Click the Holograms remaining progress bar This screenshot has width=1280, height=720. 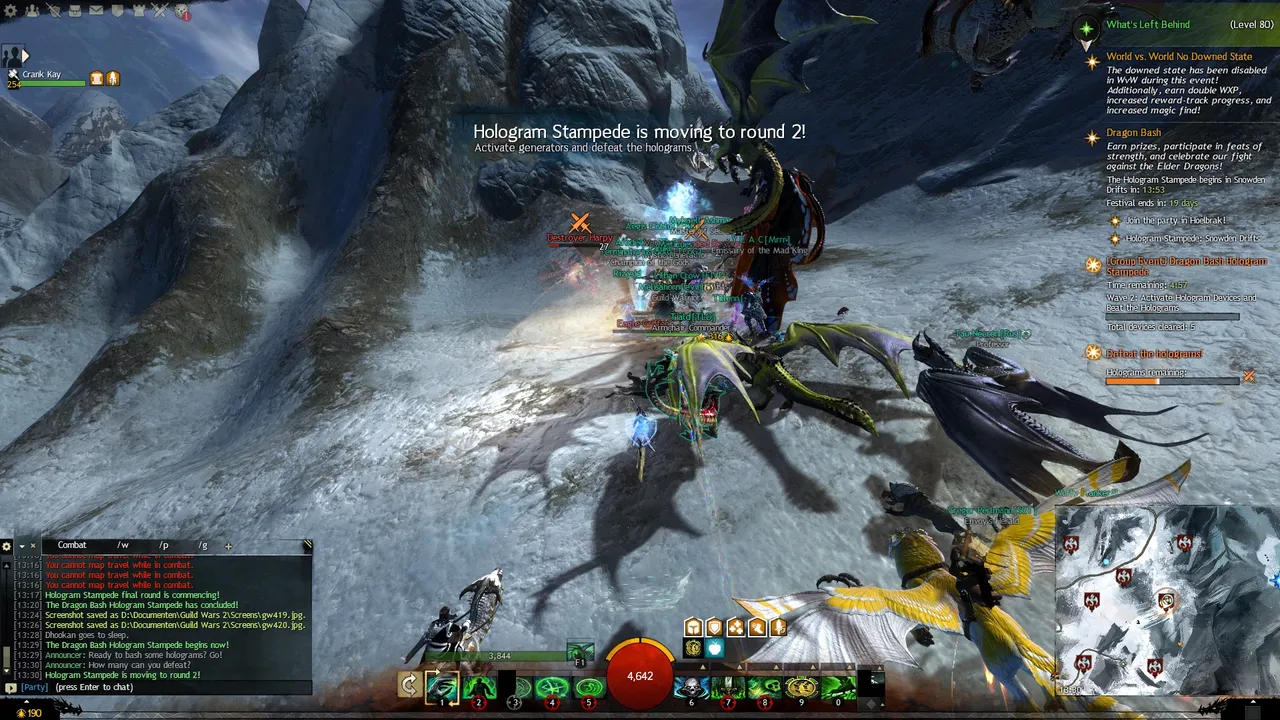[1170, 381]
